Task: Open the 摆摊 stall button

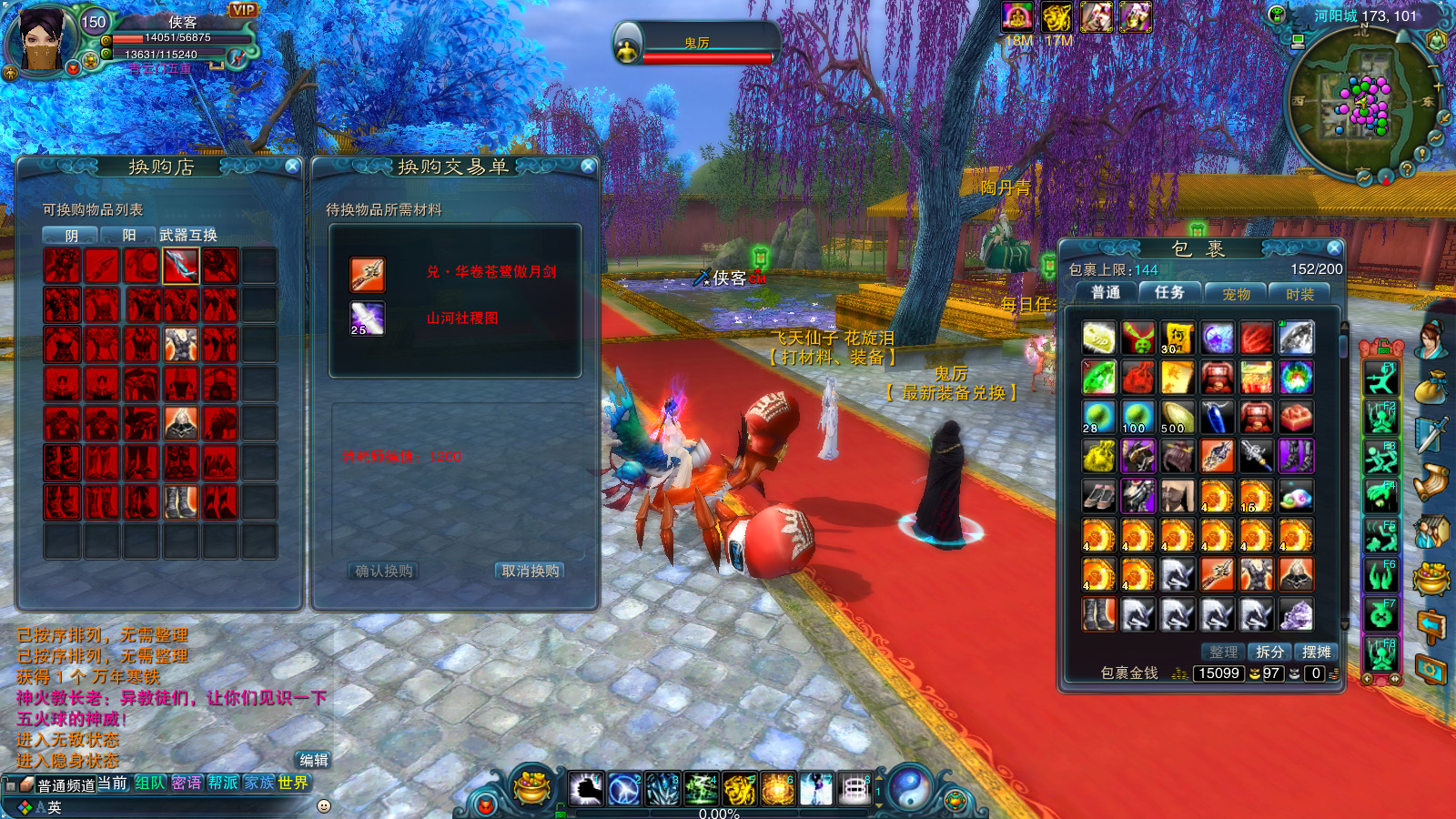Action: click(1316, 652)
